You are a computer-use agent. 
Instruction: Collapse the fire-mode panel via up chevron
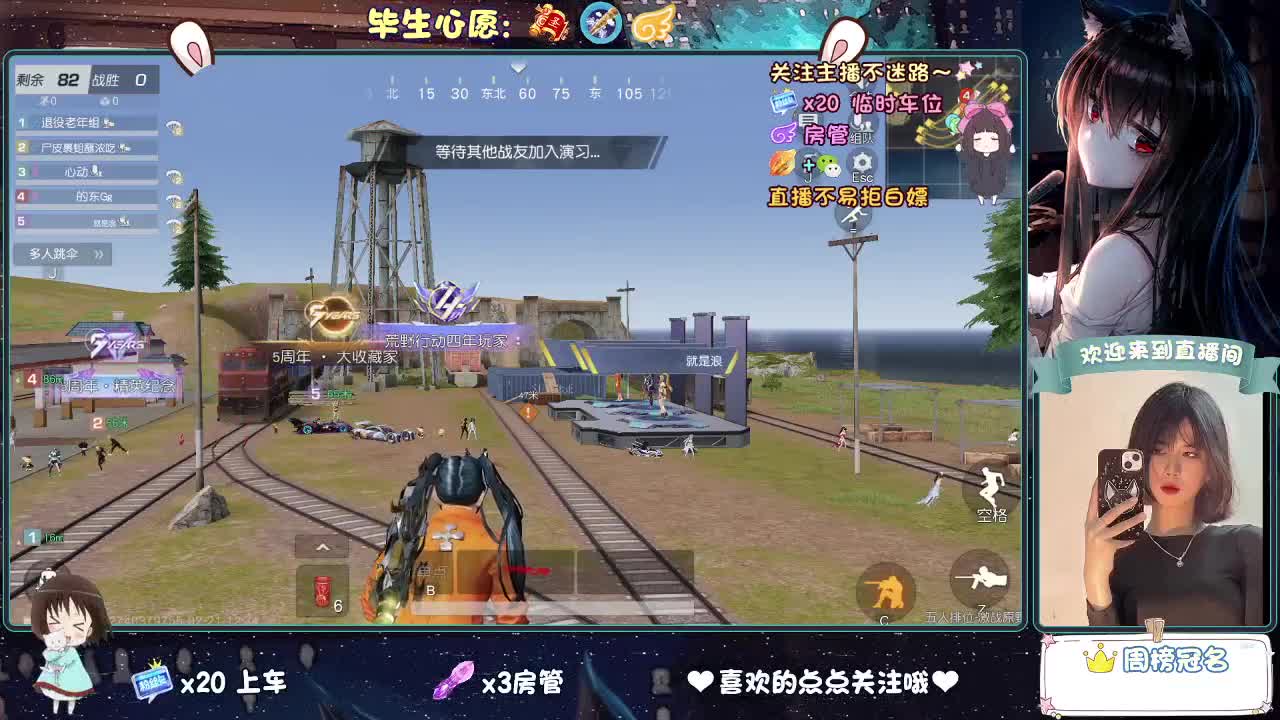click(322, 548)
